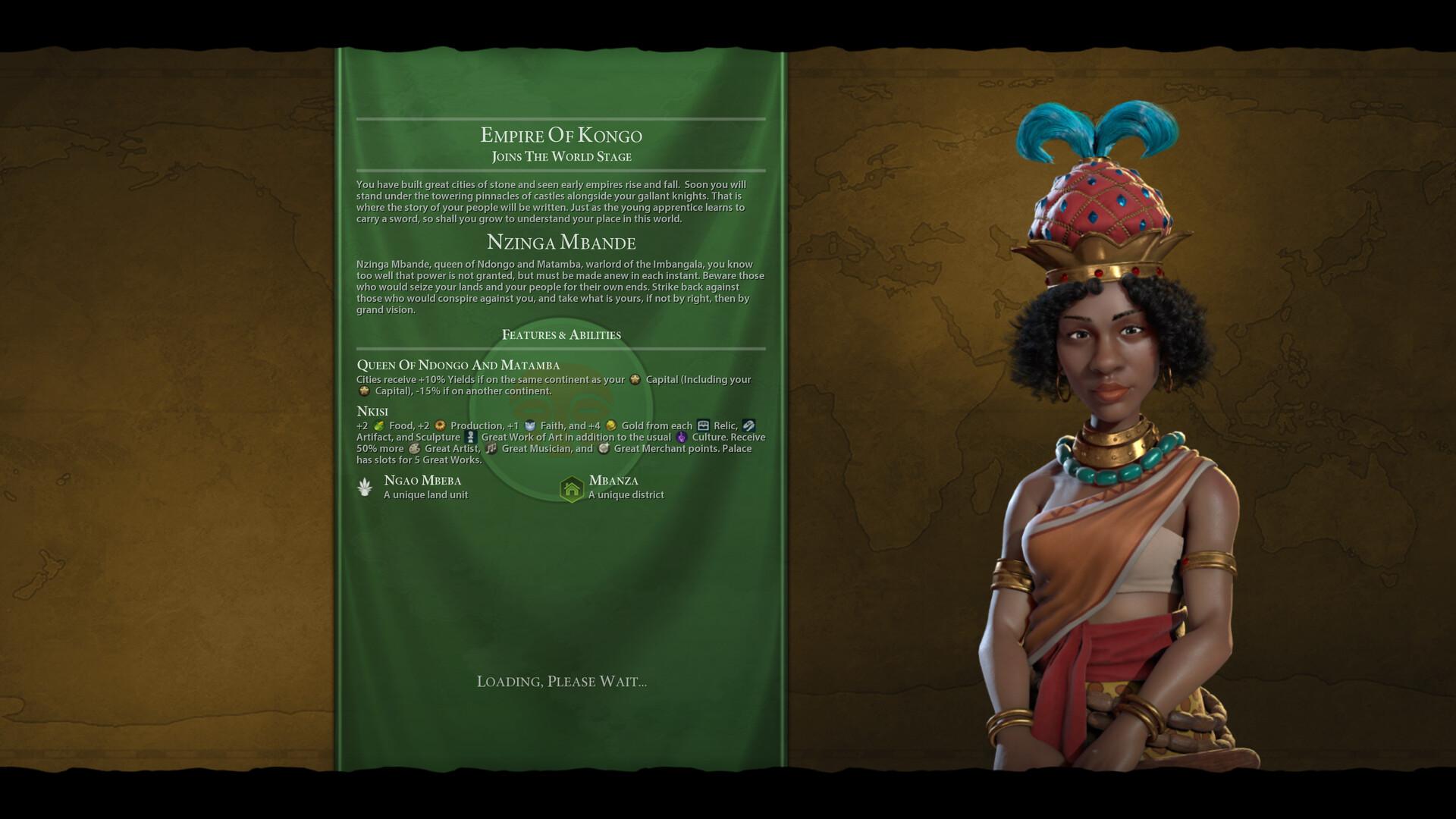
Task: Select the Features & Abilities header
Action: (x=561, y=334)
